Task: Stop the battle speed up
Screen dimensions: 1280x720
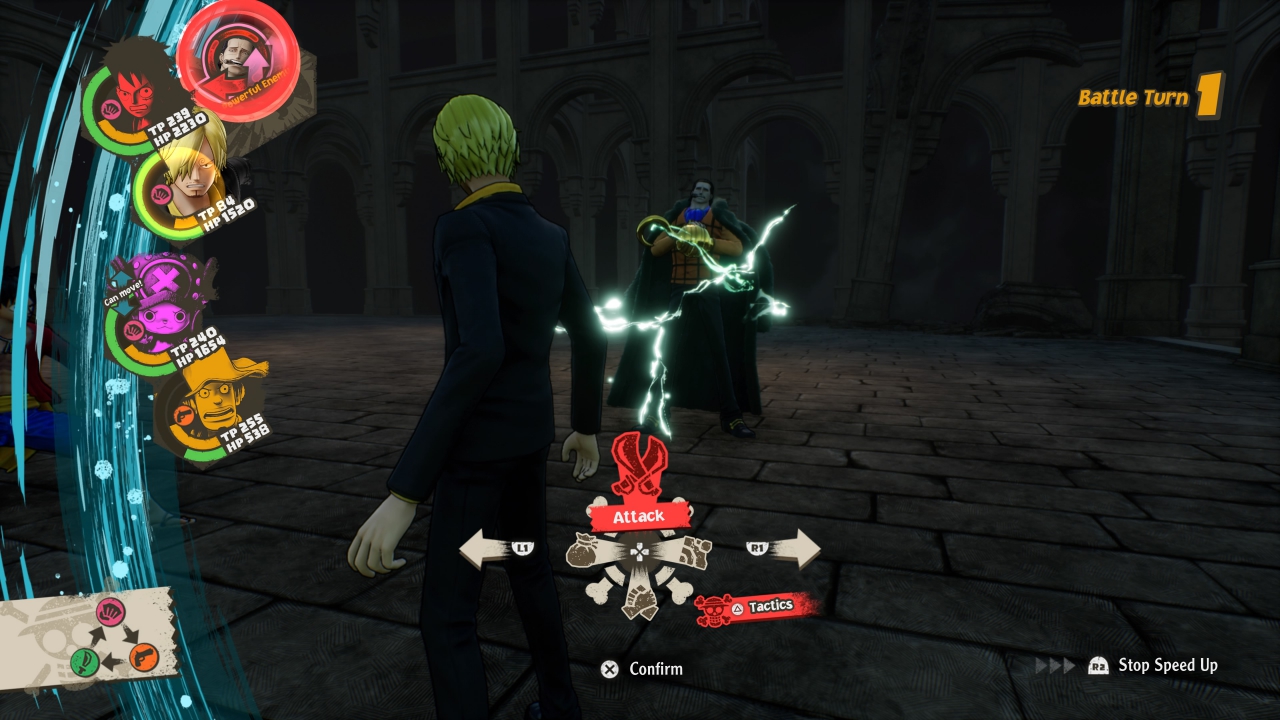Action: (1154, 666)
